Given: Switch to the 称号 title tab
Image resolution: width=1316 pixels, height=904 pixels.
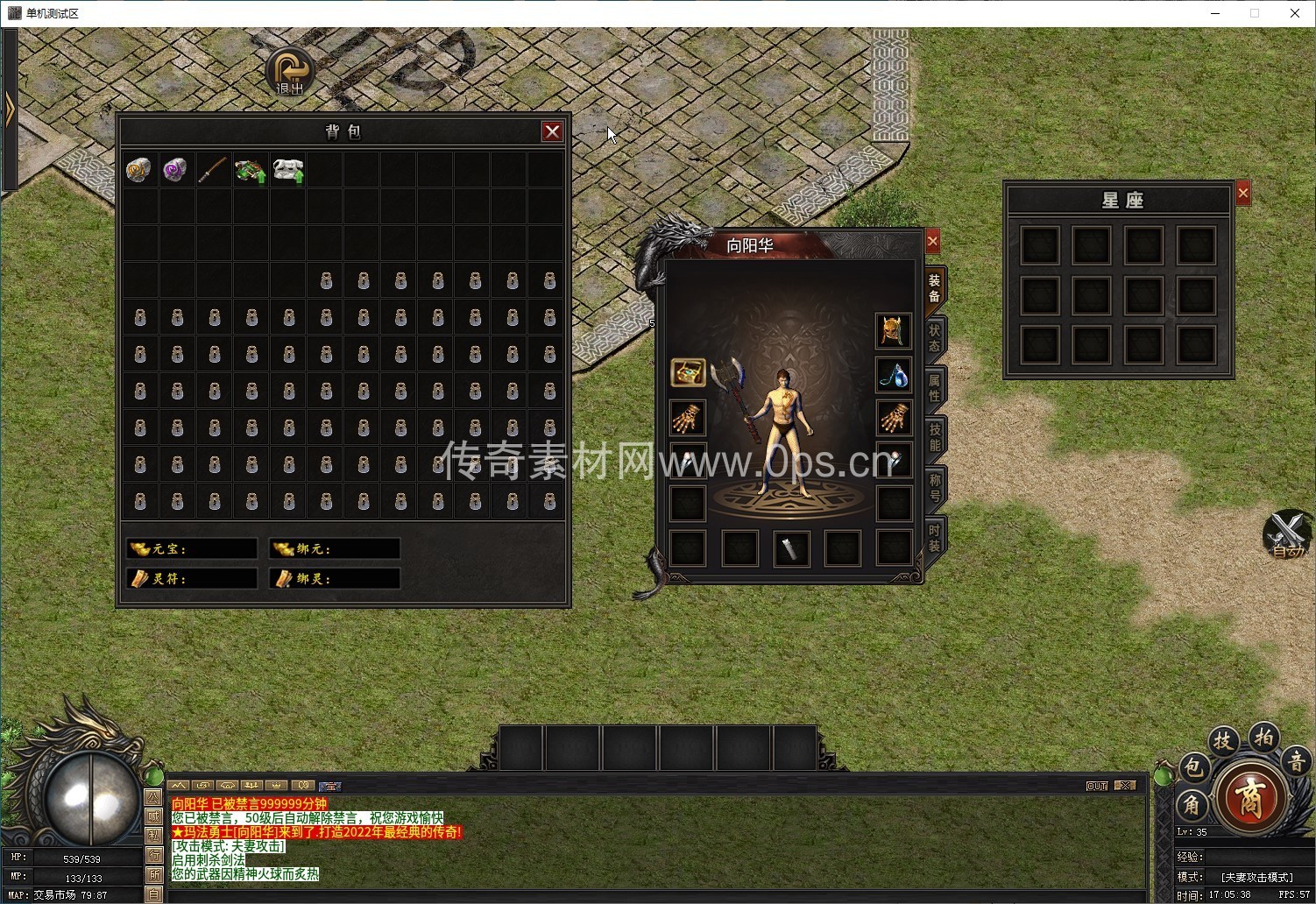Looking at the screenshot, I should 934,488.
